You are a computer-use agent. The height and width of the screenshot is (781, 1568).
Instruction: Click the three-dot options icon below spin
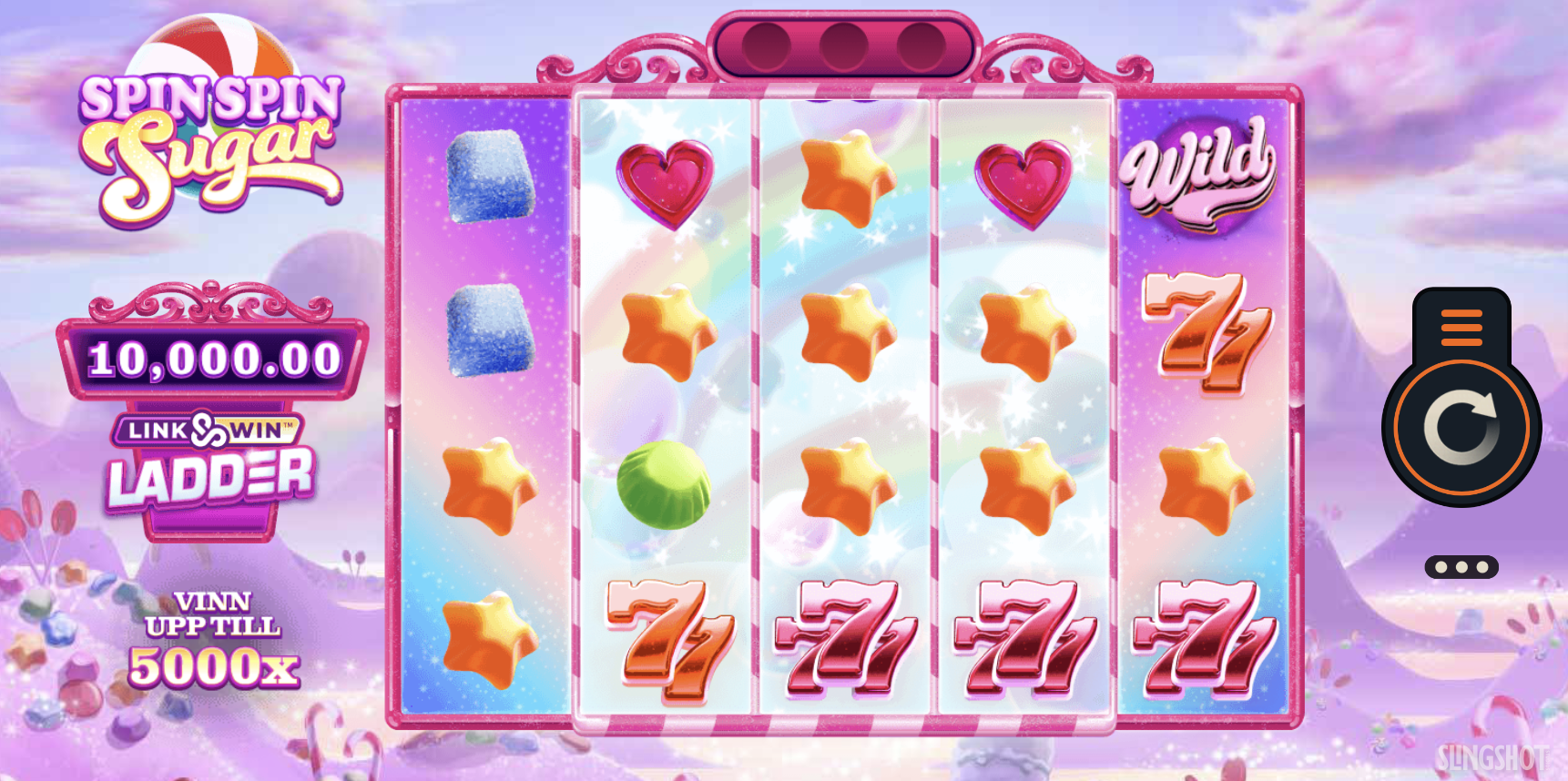1461,566
